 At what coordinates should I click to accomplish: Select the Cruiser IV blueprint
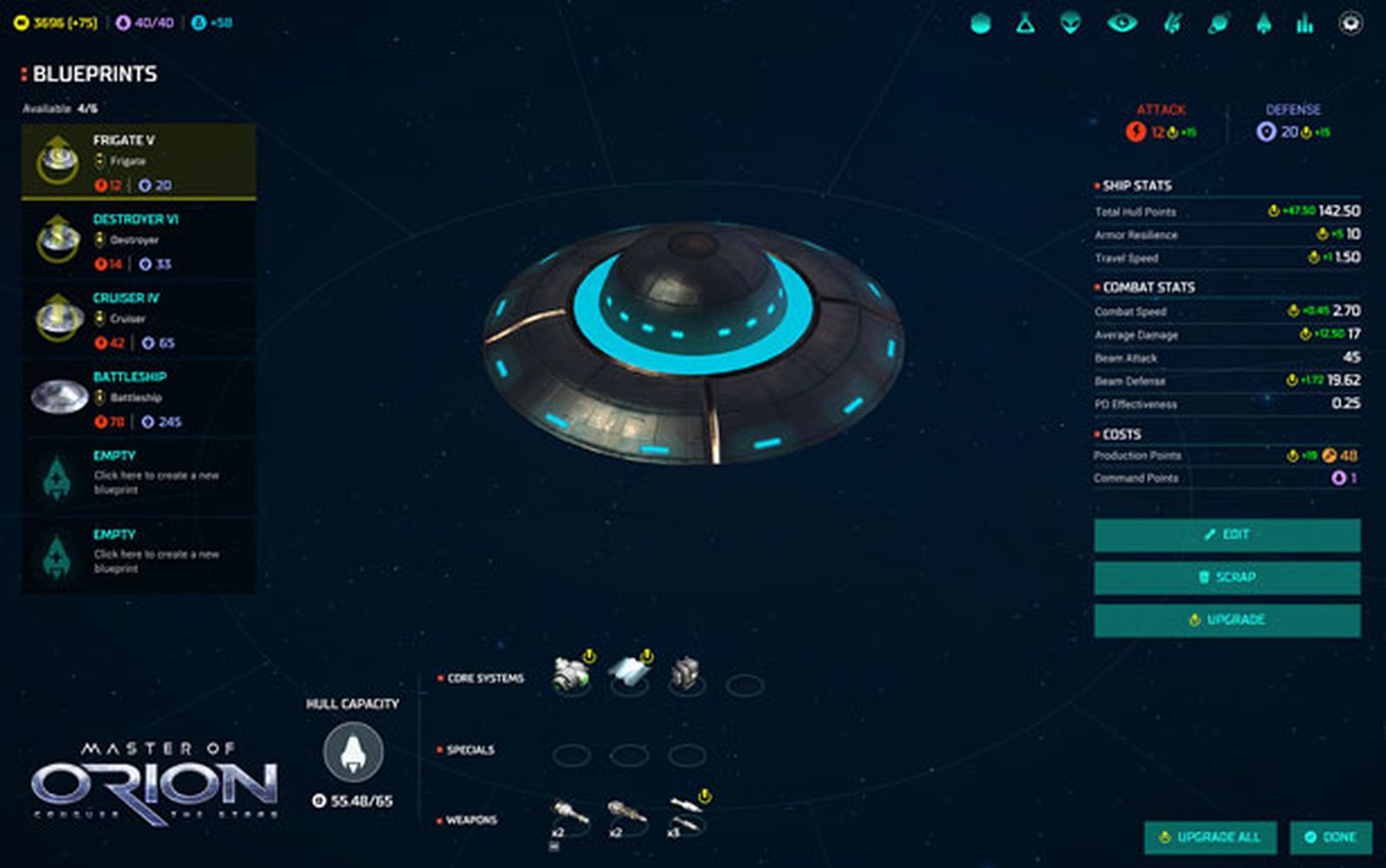point(139,320)
